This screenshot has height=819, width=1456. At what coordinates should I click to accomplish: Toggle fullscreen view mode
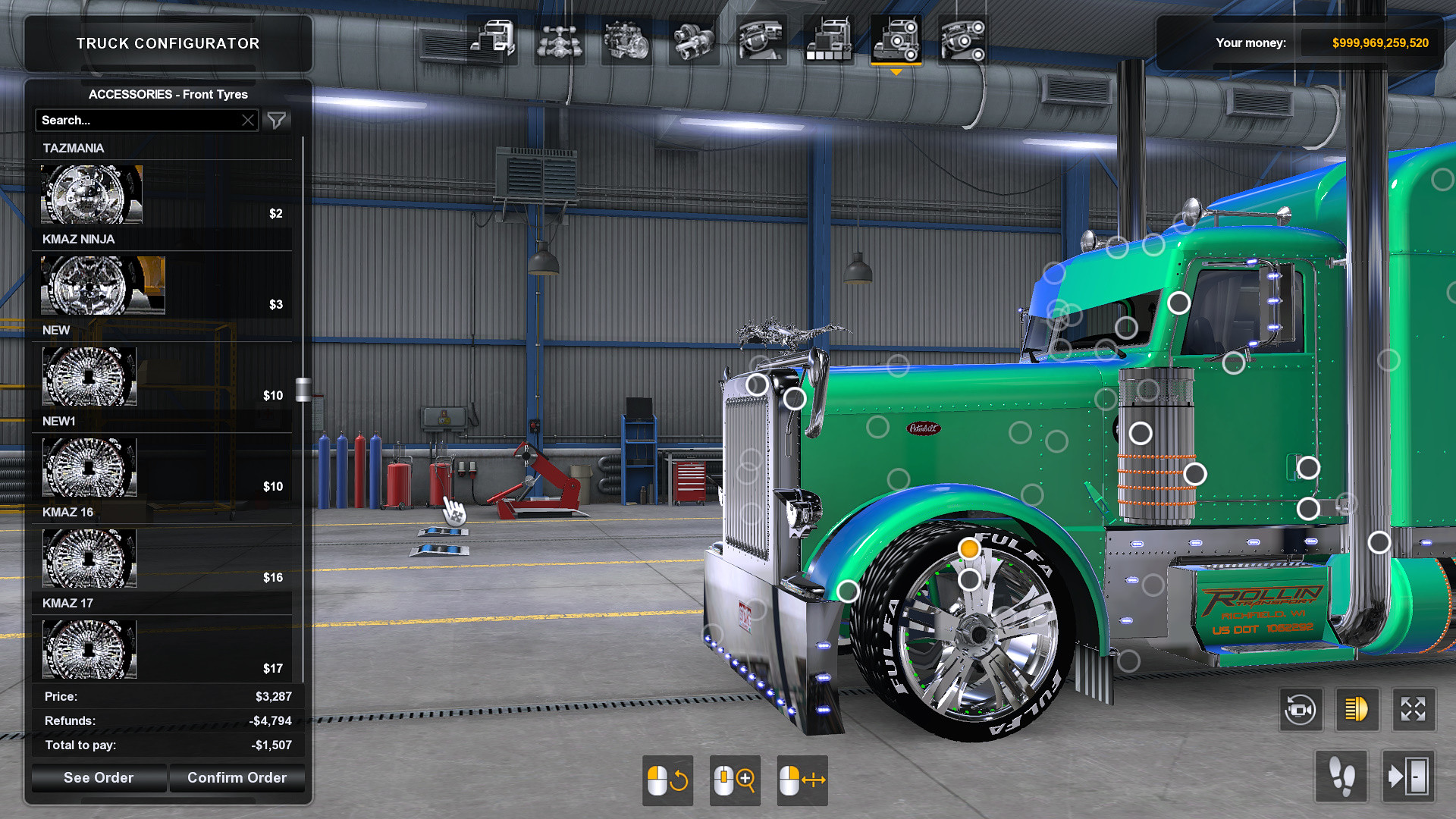coord(1414,710)
